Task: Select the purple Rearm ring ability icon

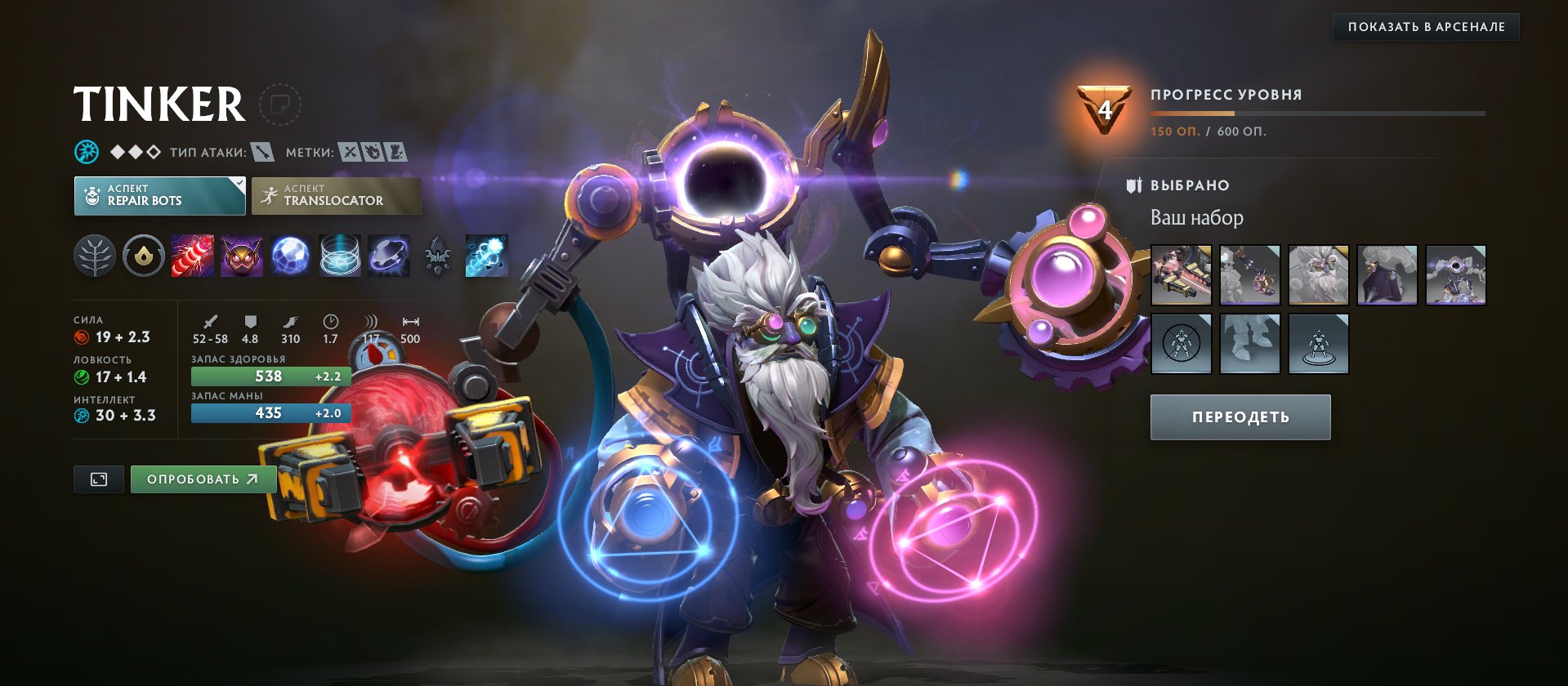Action: 389,256
